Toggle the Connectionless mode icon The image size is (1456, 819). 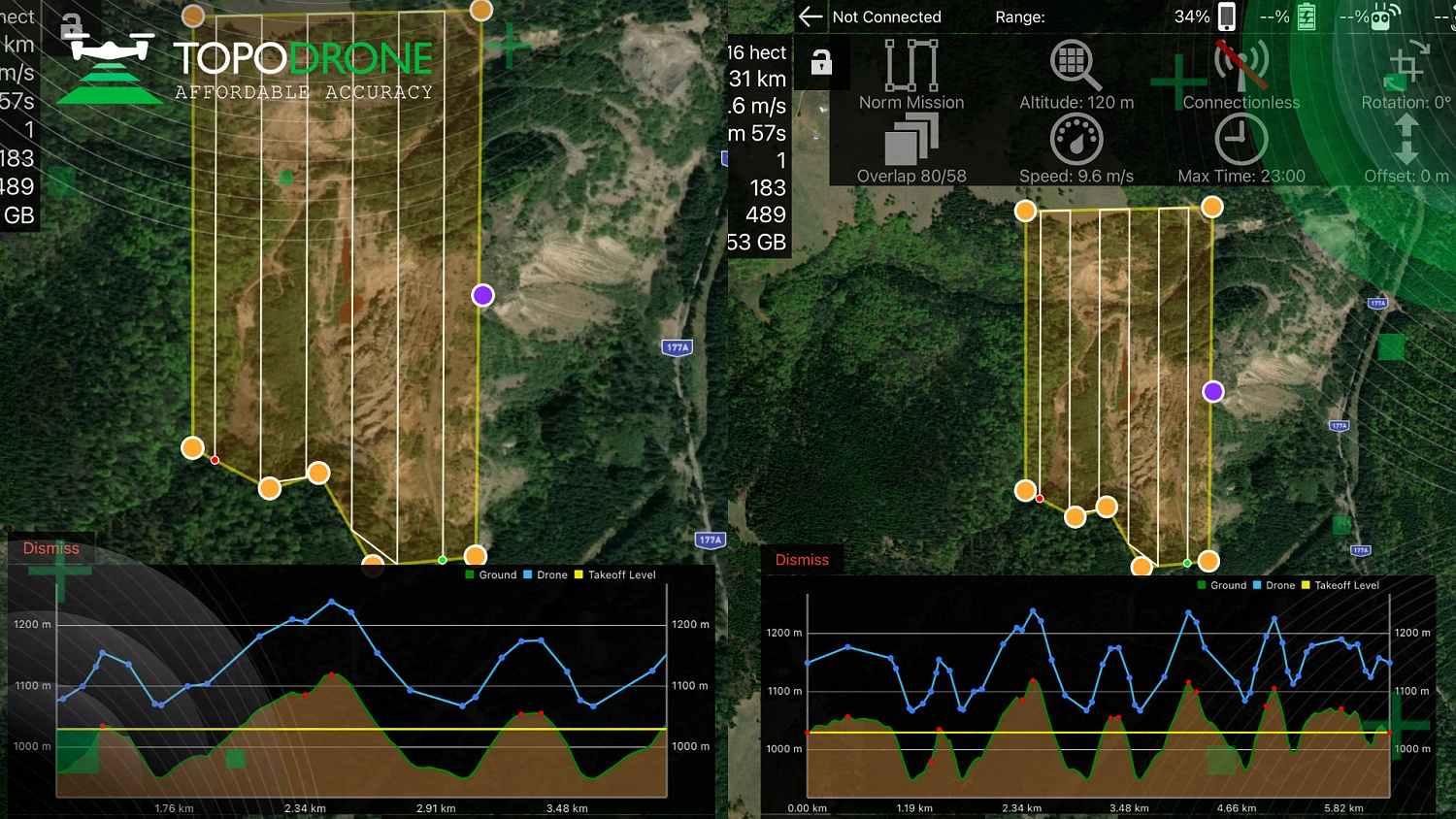(1241, 66)
